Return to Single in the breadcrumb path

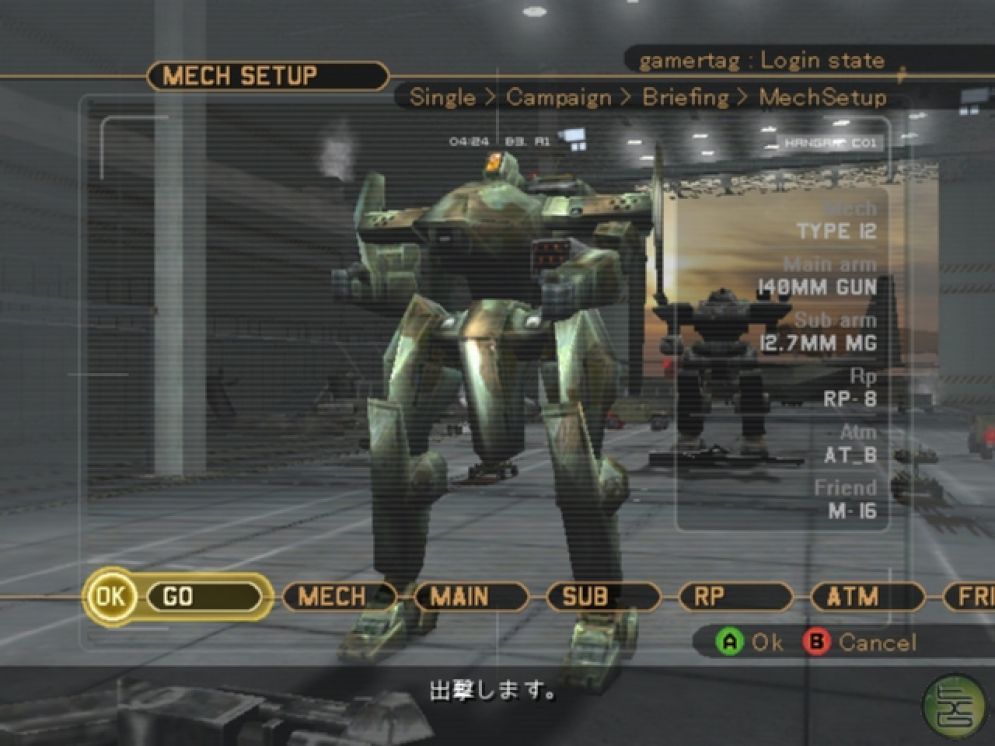[x=443, y=98]
